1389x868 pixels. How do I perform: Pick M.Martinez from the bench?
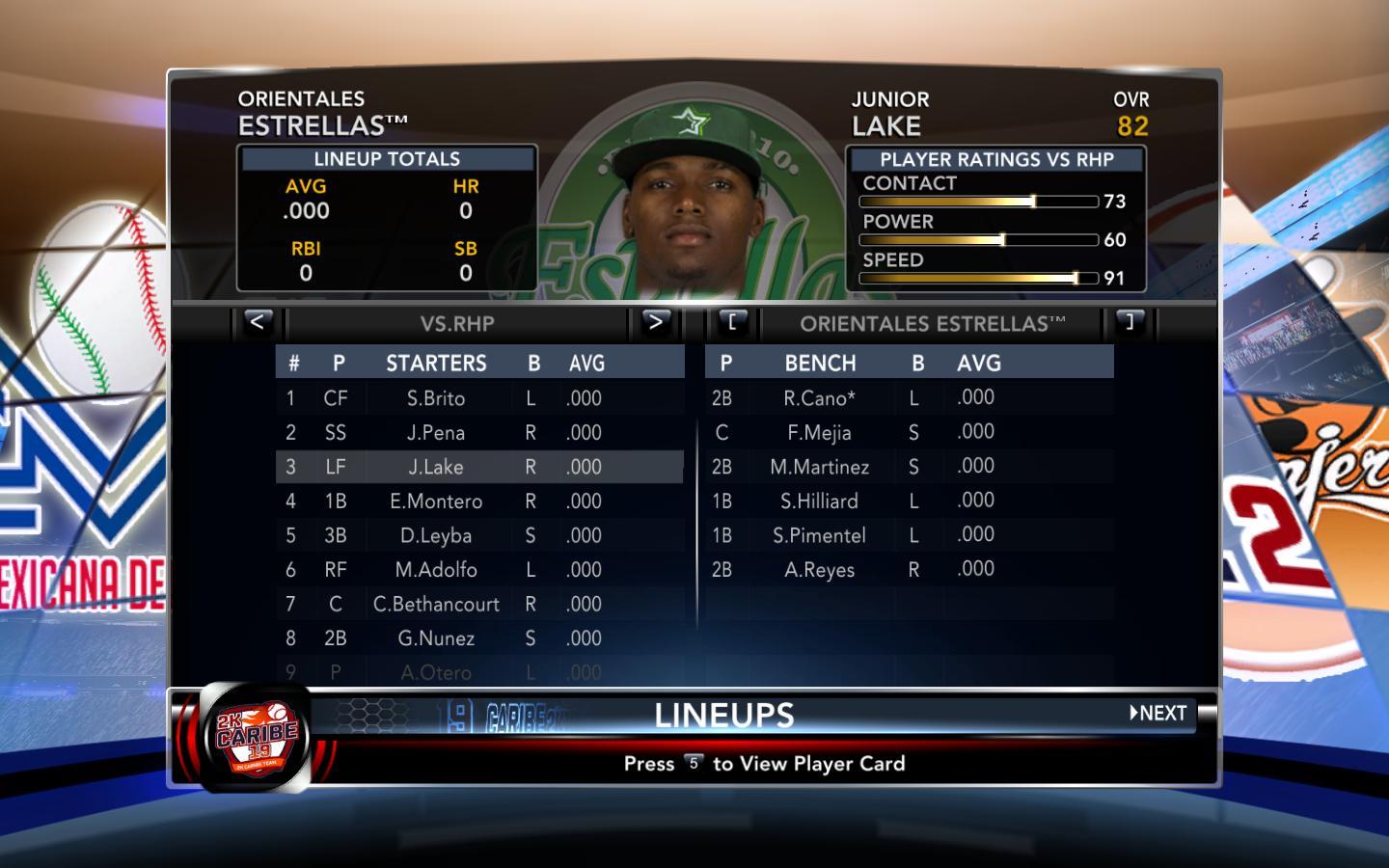[819, 468]
